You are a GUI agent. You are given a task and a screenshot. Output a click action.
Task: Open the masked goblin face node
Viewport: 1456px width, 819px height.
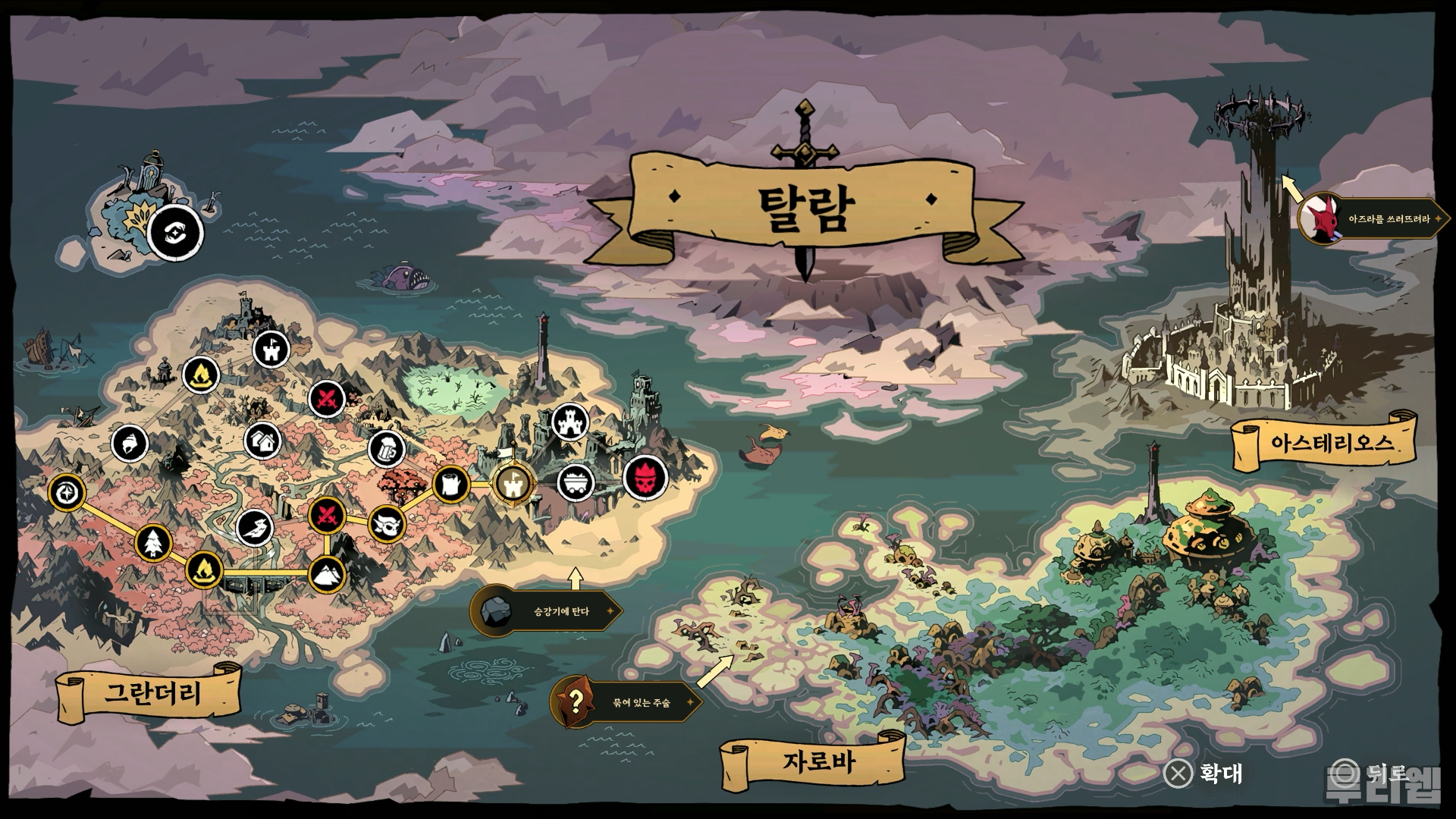pyautogui.click(x=387, y=523)
